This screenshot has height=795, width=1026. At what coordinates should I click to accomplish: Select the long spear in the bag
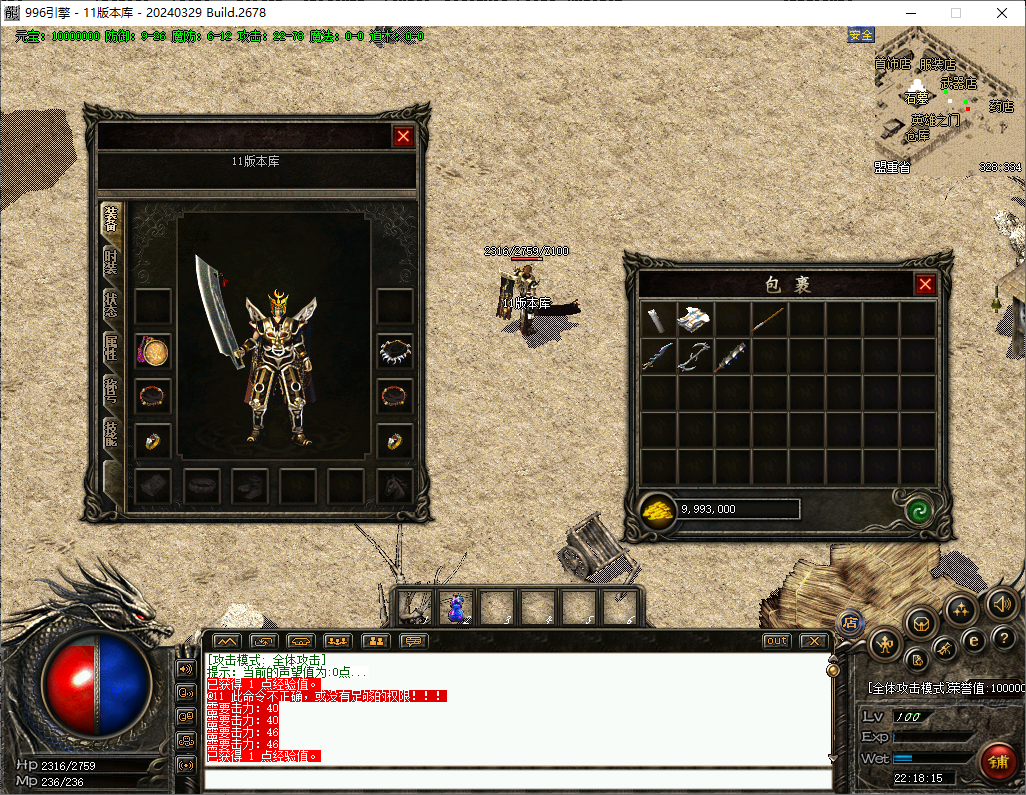[x=768, y=320]
